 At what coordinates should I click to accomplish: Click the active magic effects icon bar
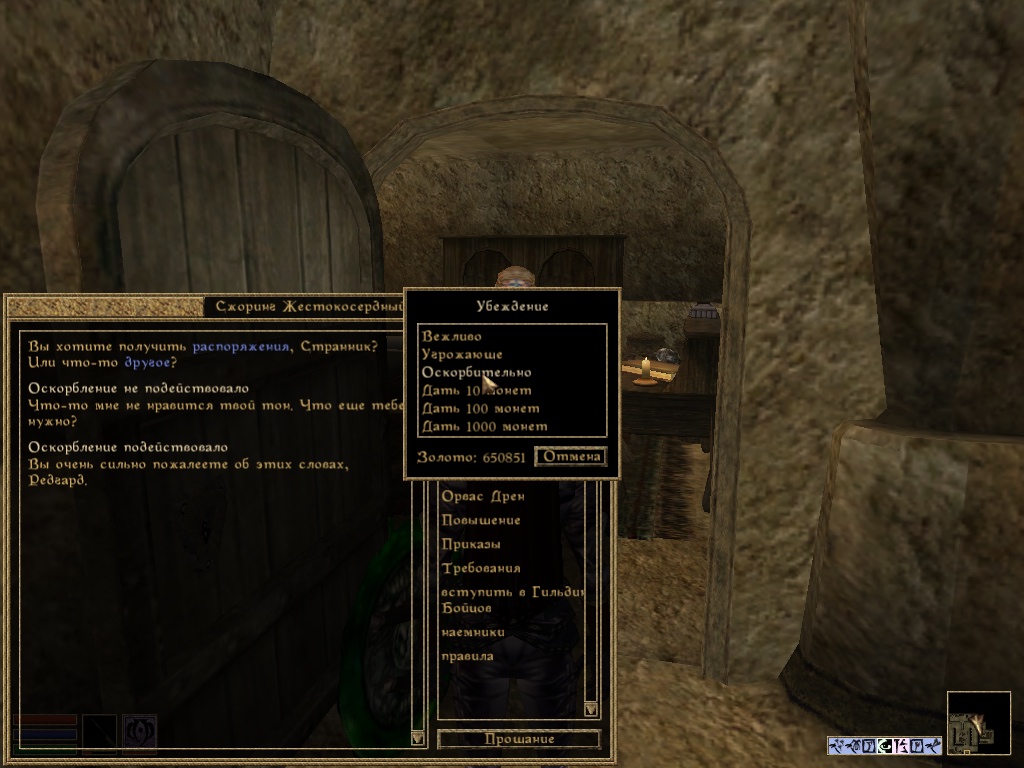885,745
